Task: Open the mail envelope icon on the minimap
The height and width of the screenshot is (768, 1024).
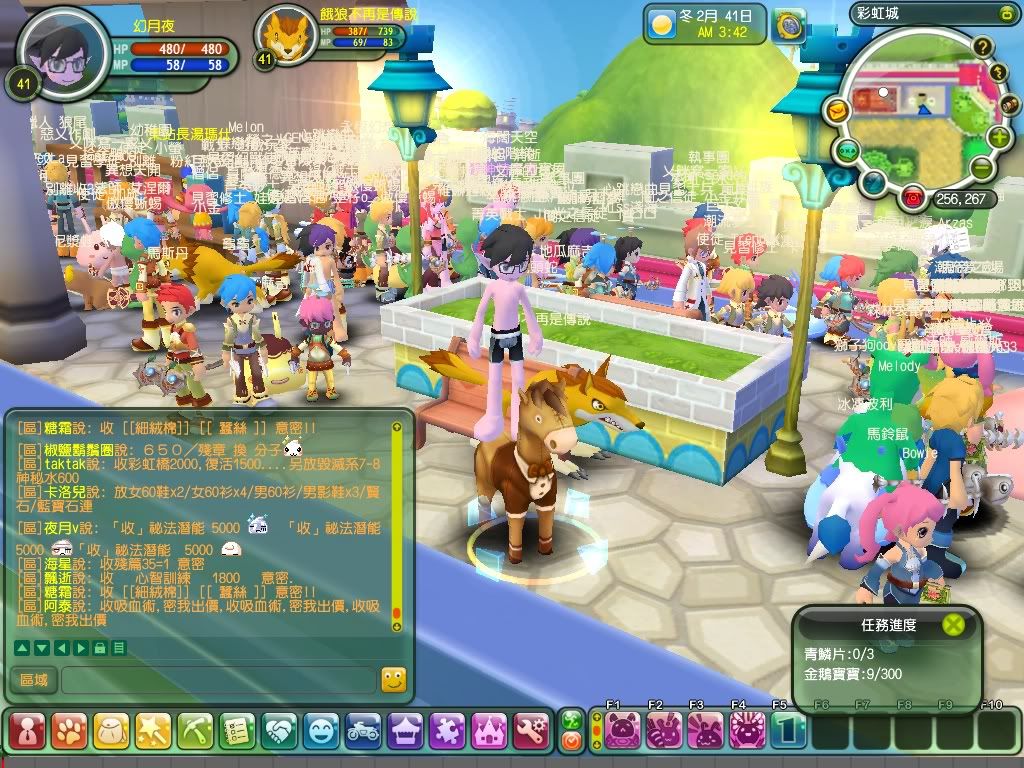Action: point(836,109)
